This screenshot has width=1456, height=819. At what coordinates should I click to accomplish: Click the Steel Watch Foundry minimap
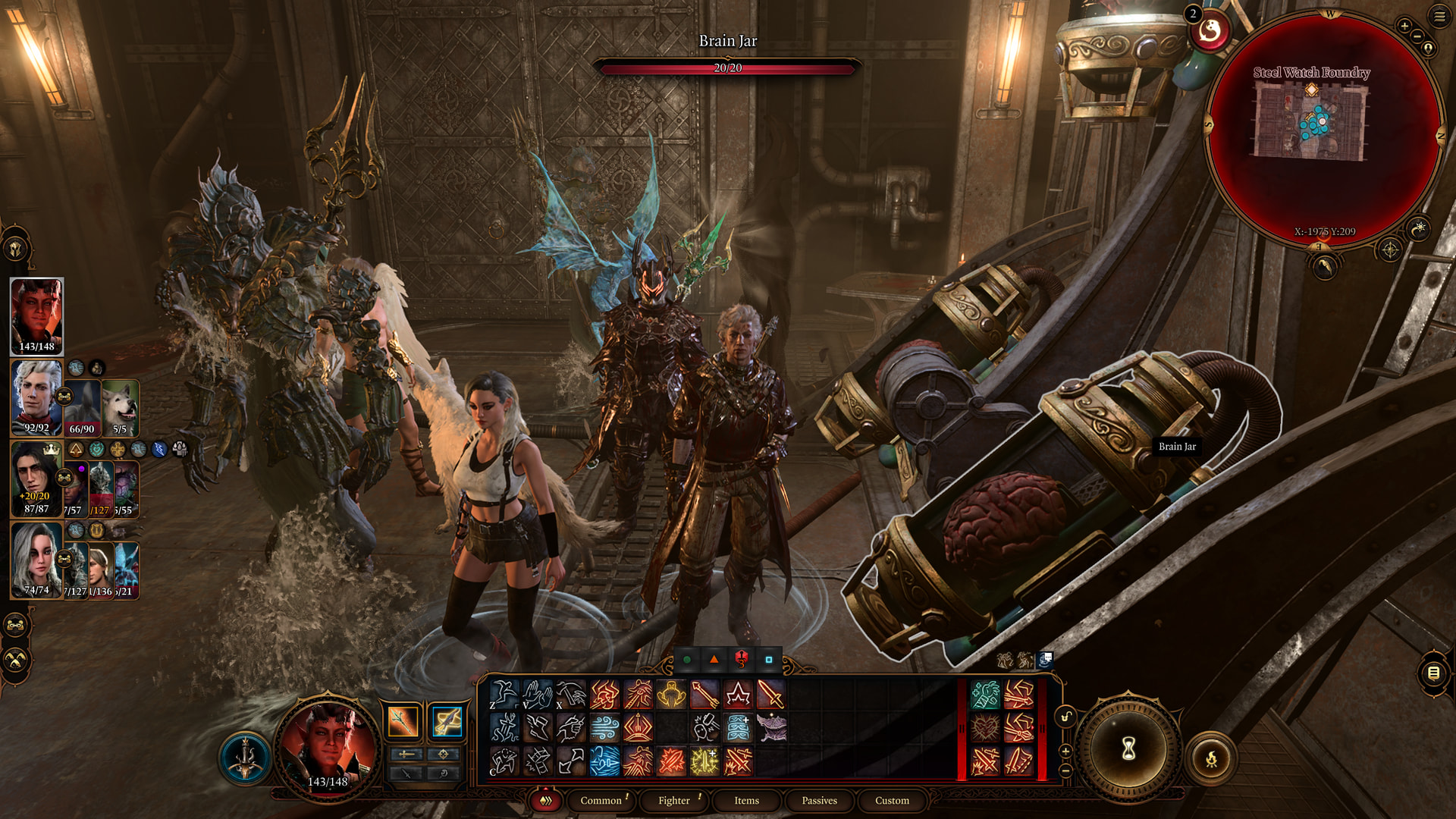pos(1311,121)
